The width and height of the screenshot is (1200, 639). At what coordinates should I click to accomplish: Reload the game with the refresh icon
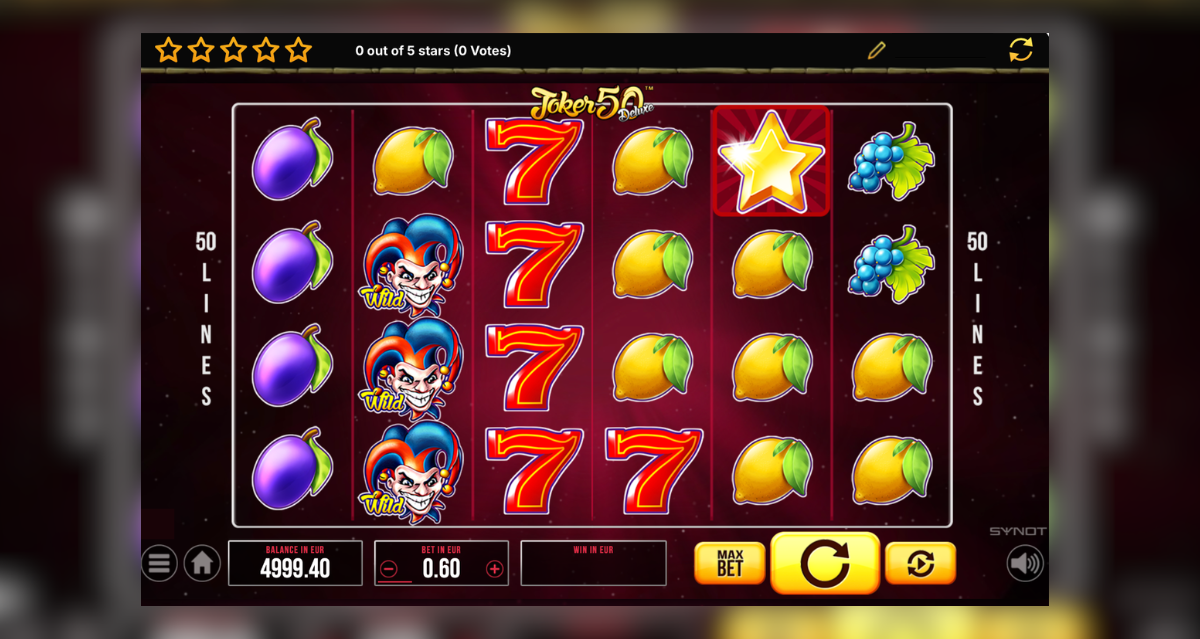[1021, 50]
